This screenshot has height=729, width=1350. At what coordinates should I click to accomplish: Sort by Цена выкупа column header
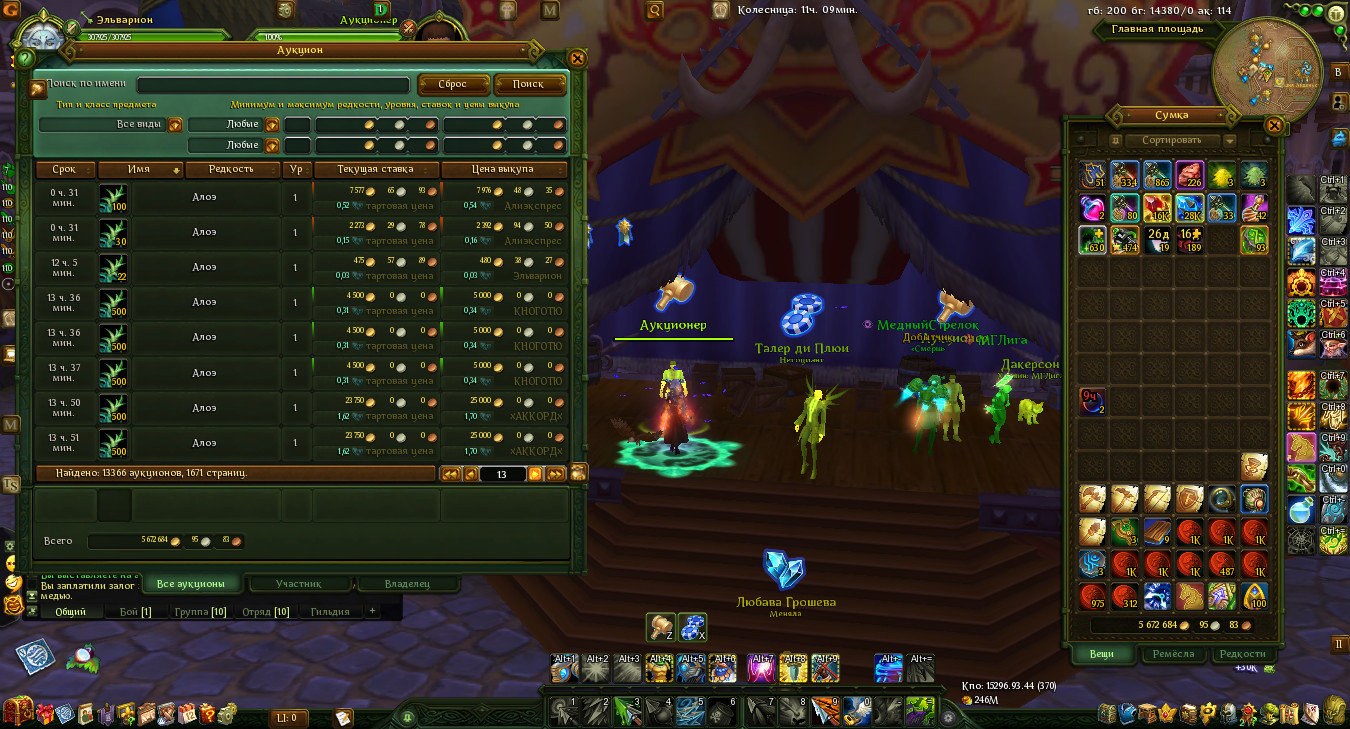504,170
